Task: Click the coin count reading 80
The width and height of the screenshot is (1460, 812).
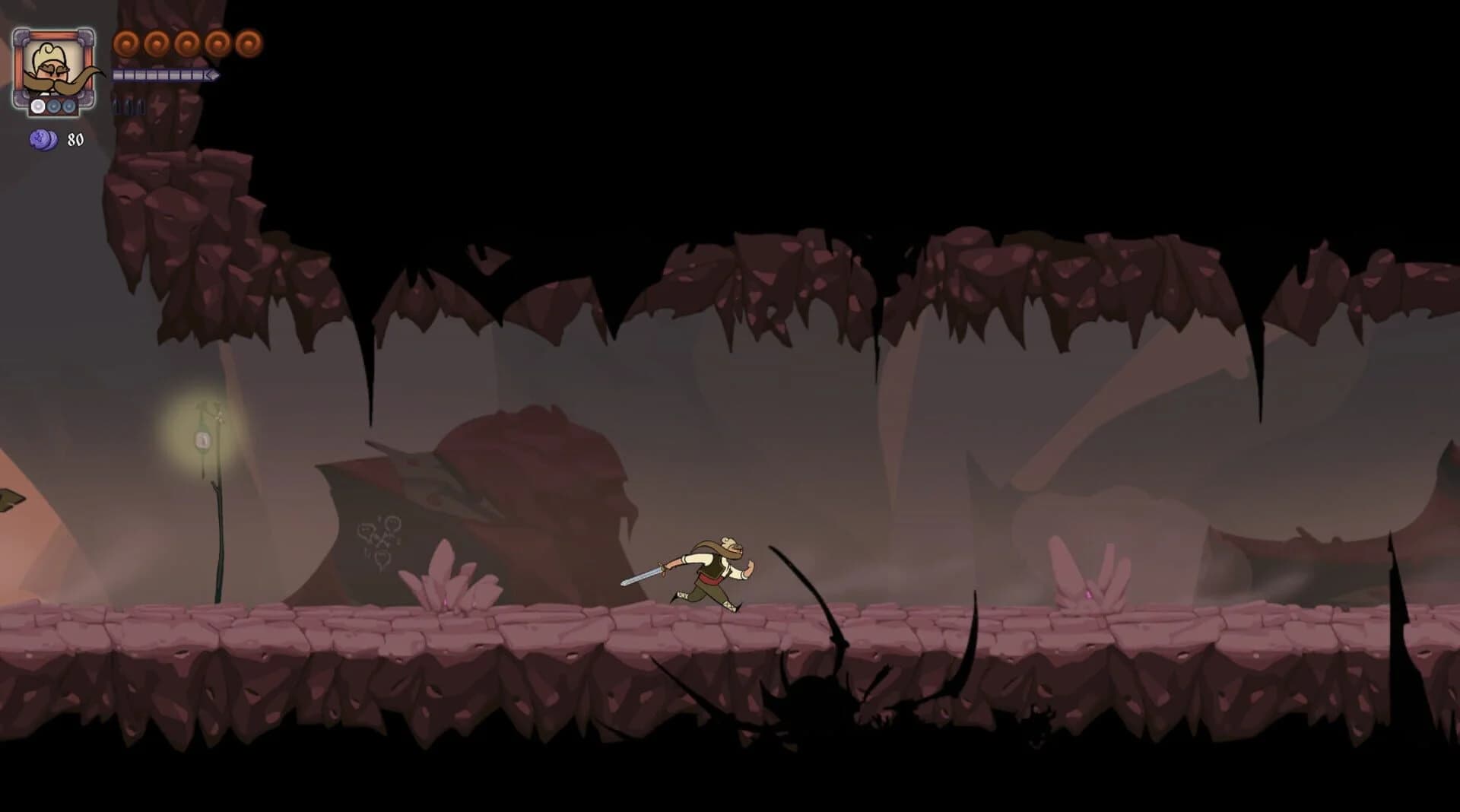Action: [75, 138]
